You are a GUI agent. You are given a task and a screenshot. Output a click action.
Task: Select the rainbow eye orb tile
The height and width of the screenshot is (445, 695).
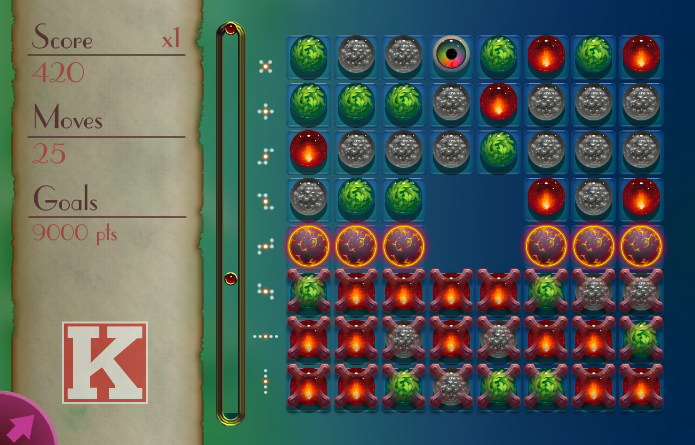click(x=452, y=56)
